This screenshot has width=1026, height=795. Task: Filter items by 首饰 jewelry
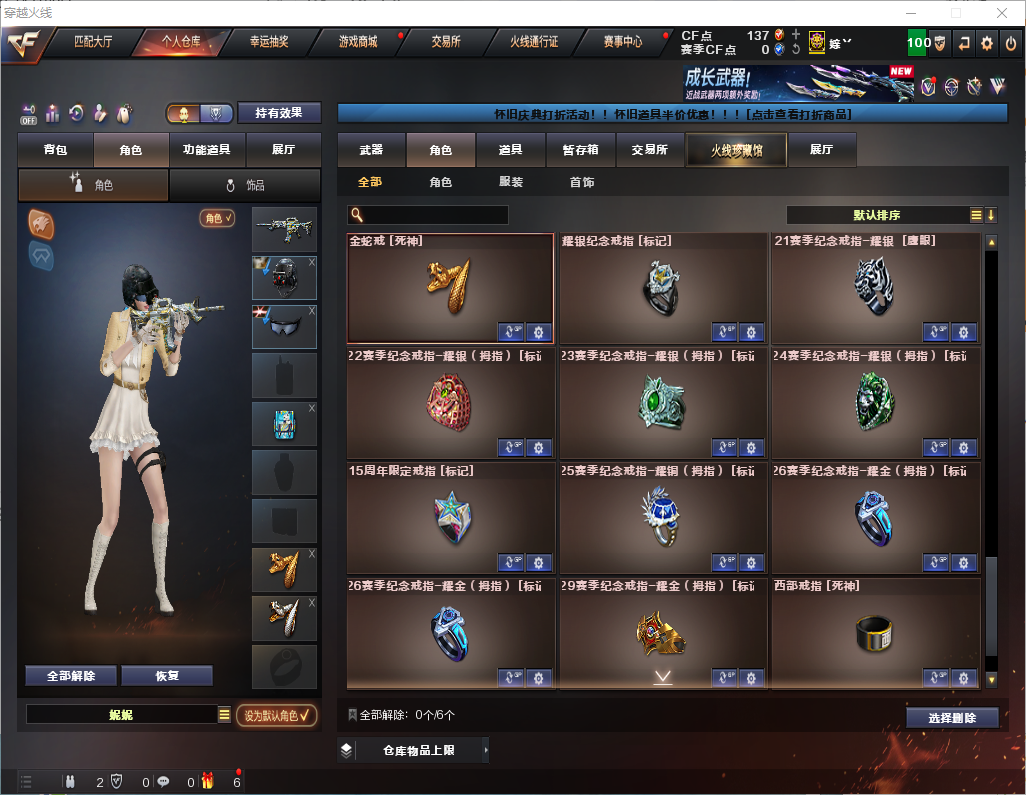(x=582, y=182)
